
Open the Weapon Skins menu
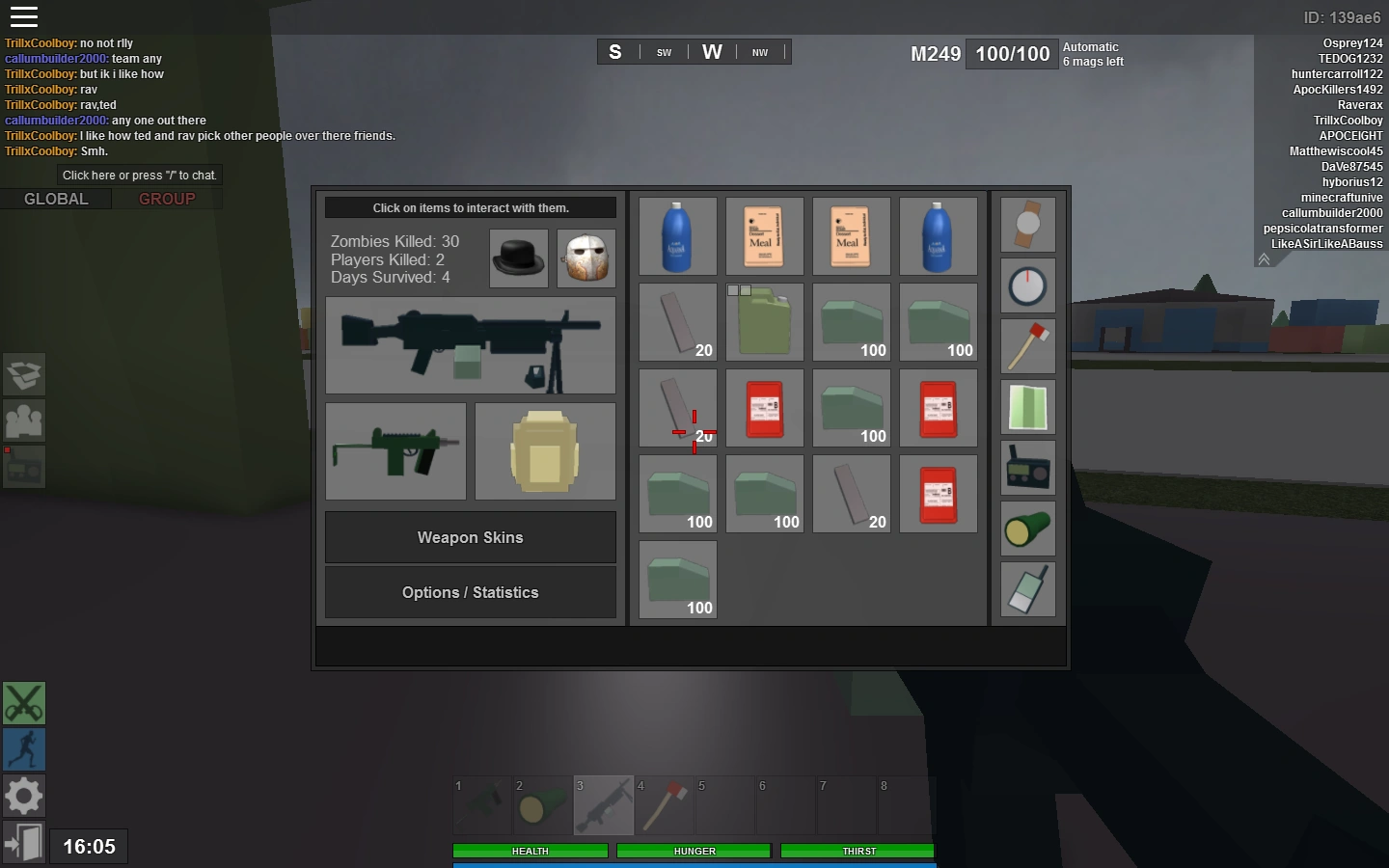[x=470, y=537]
